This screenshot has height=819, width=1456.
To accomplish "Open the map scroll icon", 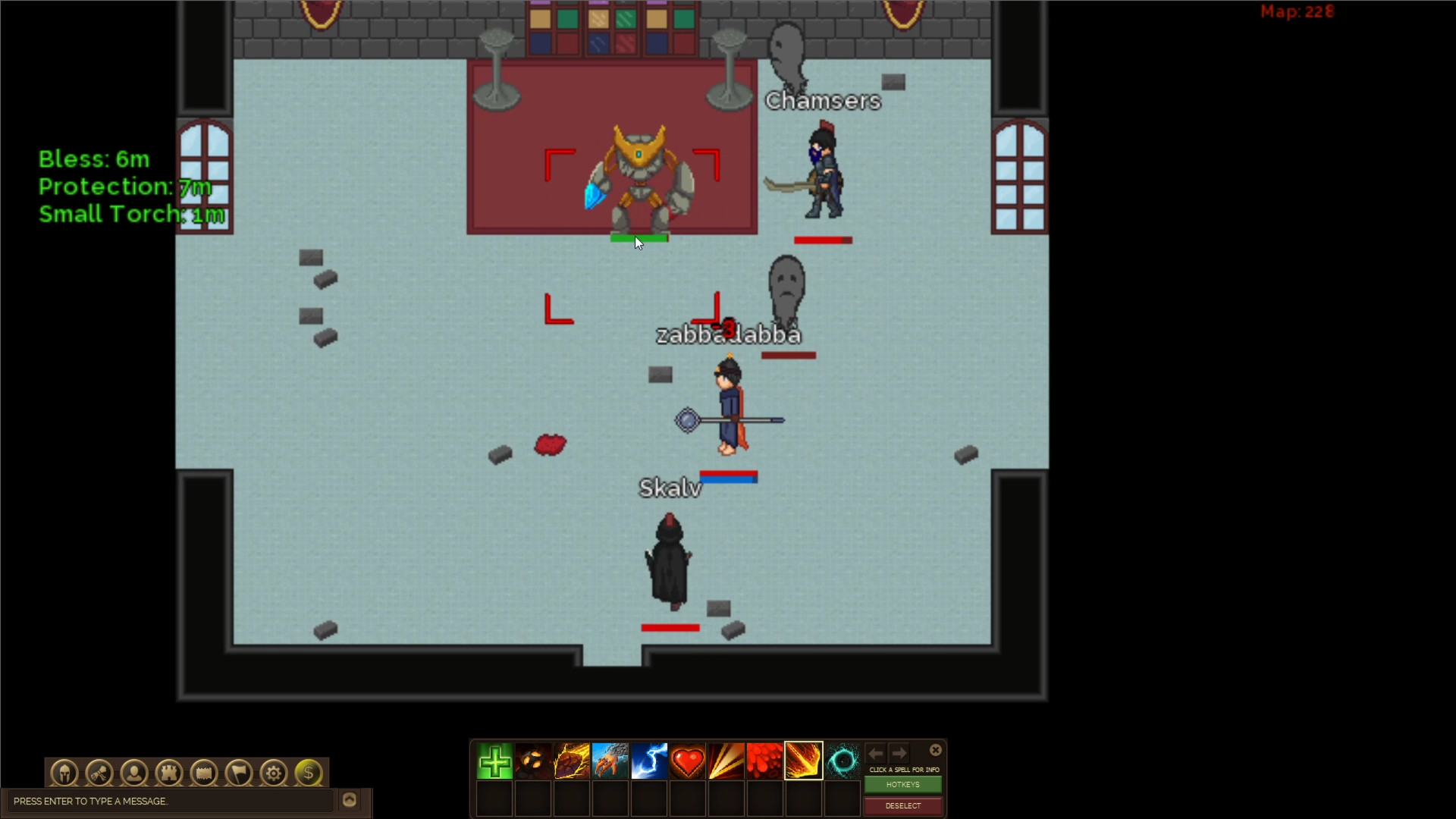I will (203, 773).
